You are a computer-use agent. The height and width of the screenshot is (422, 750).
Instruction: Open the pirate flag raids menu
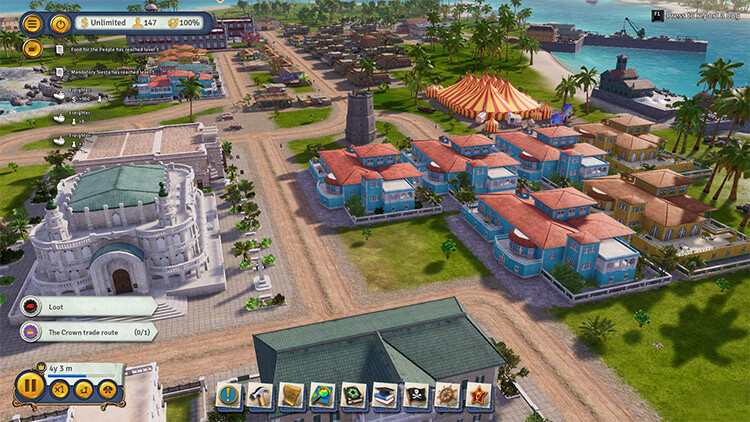point(416,396)
